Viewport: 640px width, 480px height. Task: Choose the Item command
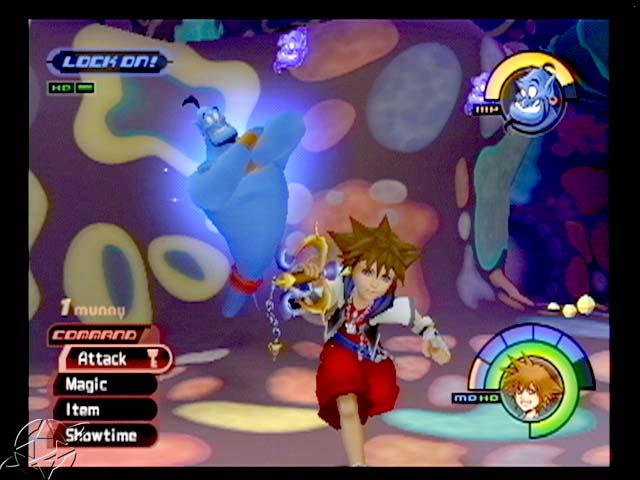(102, 409)
